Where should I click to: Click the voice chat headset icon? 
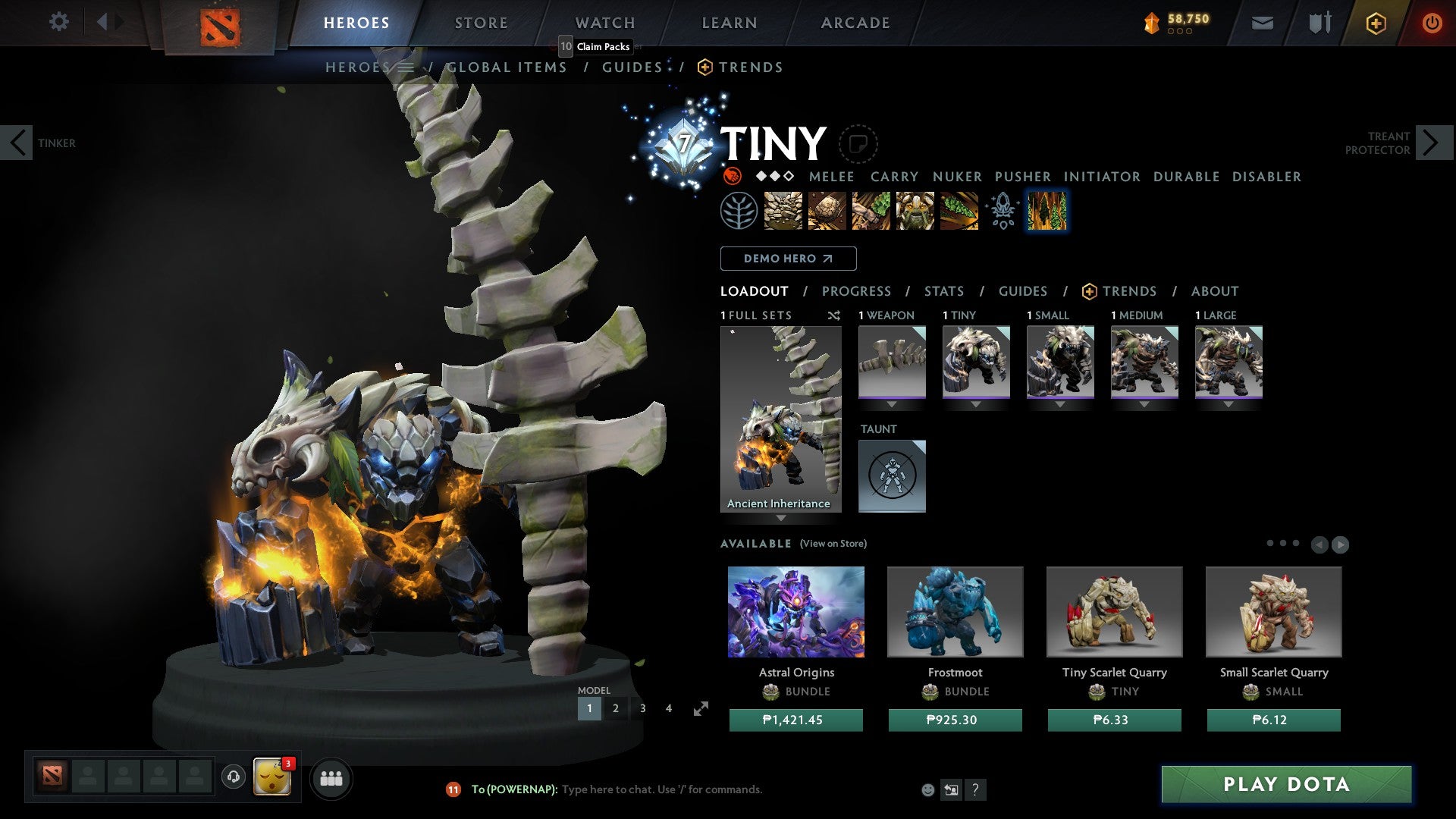pyautogui.click(x=233, y=778)
